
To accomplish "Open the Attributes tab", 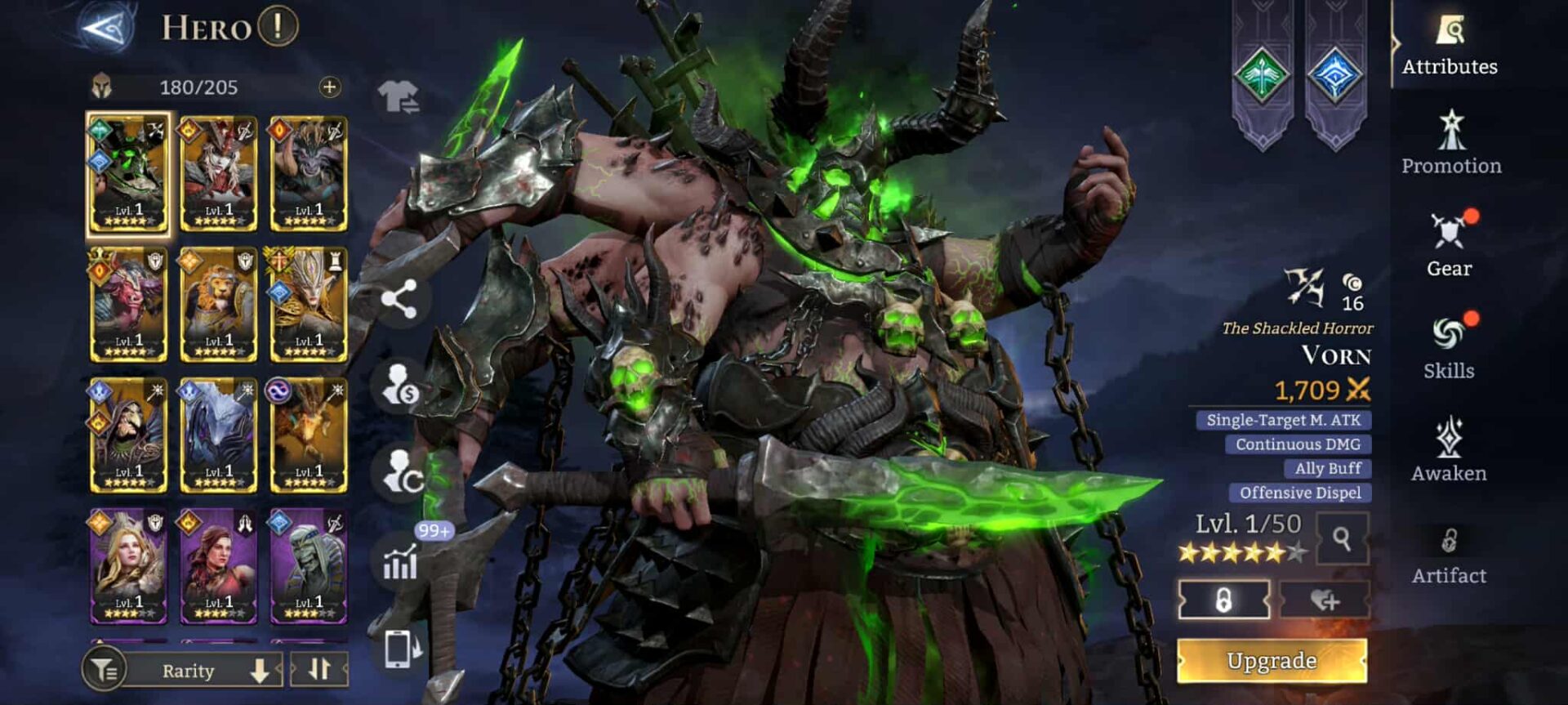I will pyautogui.click(x=1450, y=46).
